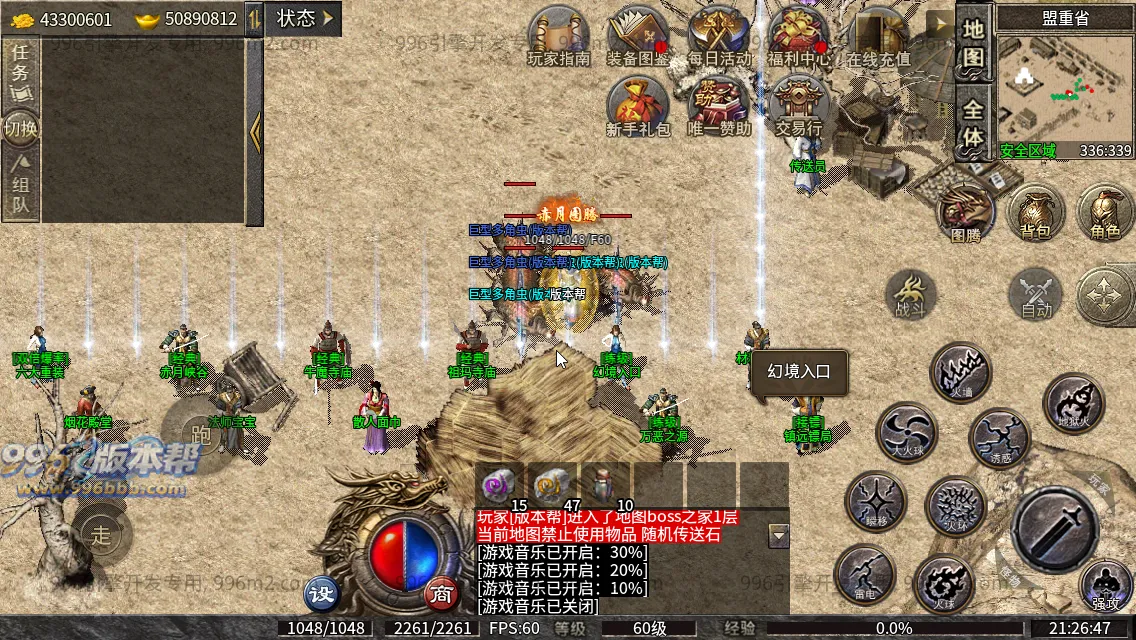Image resolution: width=1136 pixels, height=640 pixels.
Task: Switch to the 任务 quest tab
Action: pyautogui.click(x=20, y=72)
